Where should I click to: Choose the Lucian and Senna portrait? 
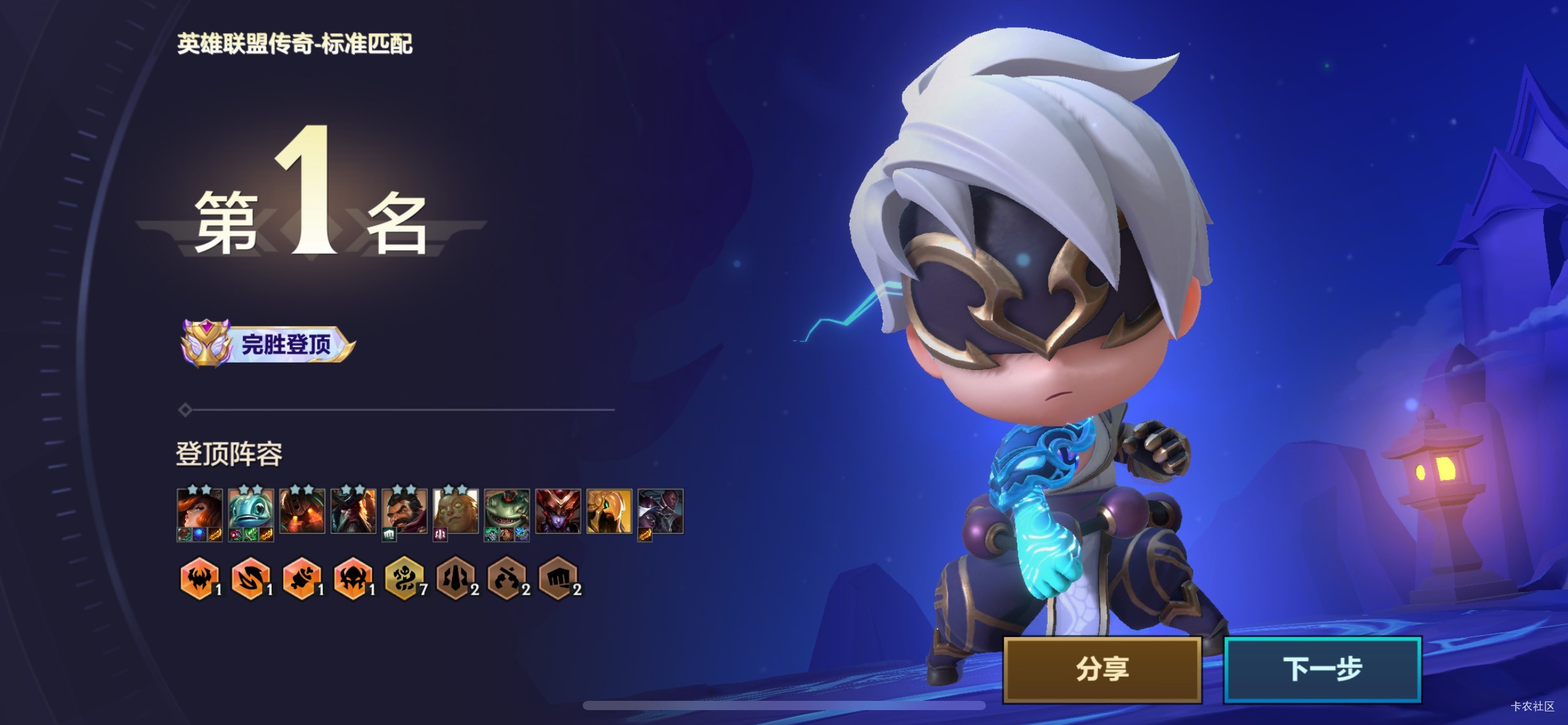coord(661,511)
